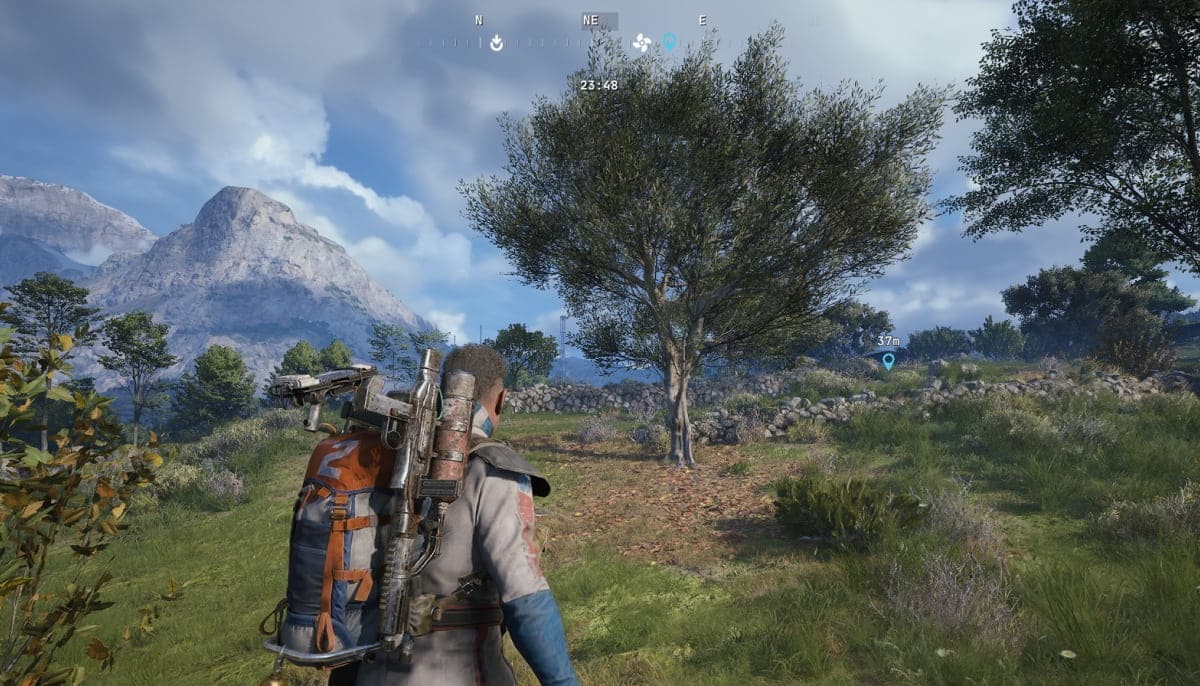
Task: Click the fan-shaped marker on the compass
Action: click(x=642, y=43)
